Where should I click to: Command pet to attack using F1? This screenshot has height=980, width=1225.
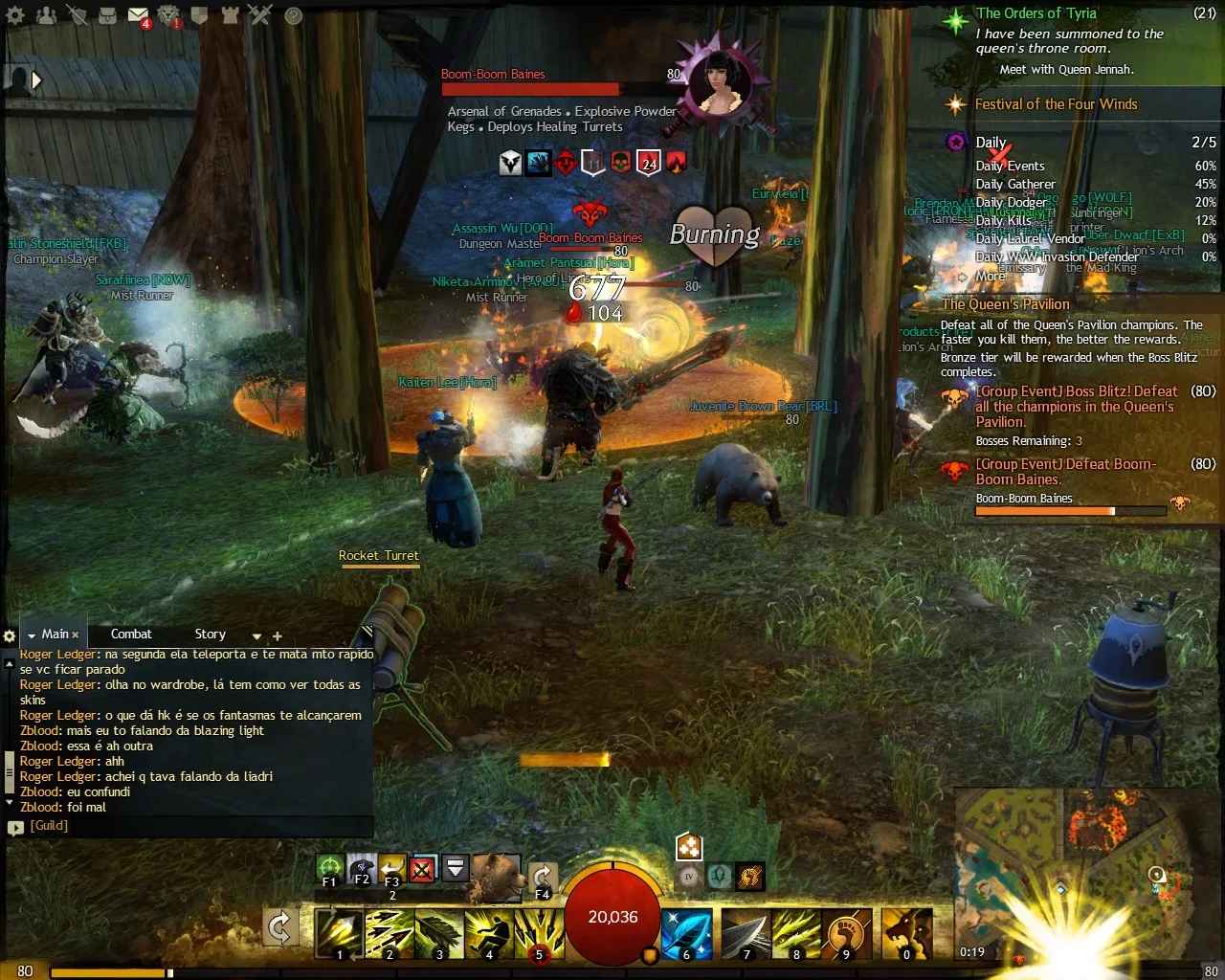tap(329, 866)
